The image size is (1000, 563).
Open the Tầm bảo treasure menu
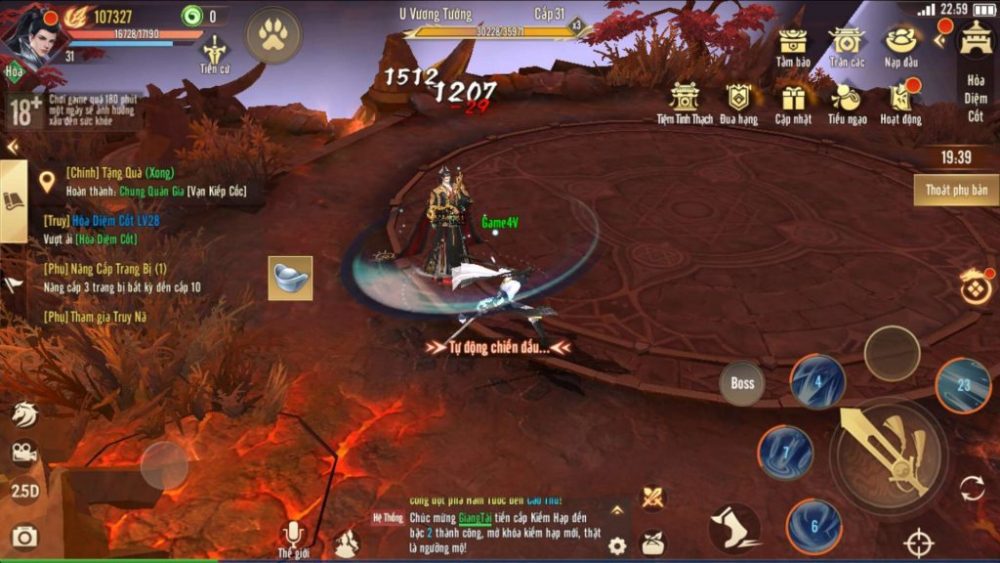pyautogui.click(x=793, y=45)
